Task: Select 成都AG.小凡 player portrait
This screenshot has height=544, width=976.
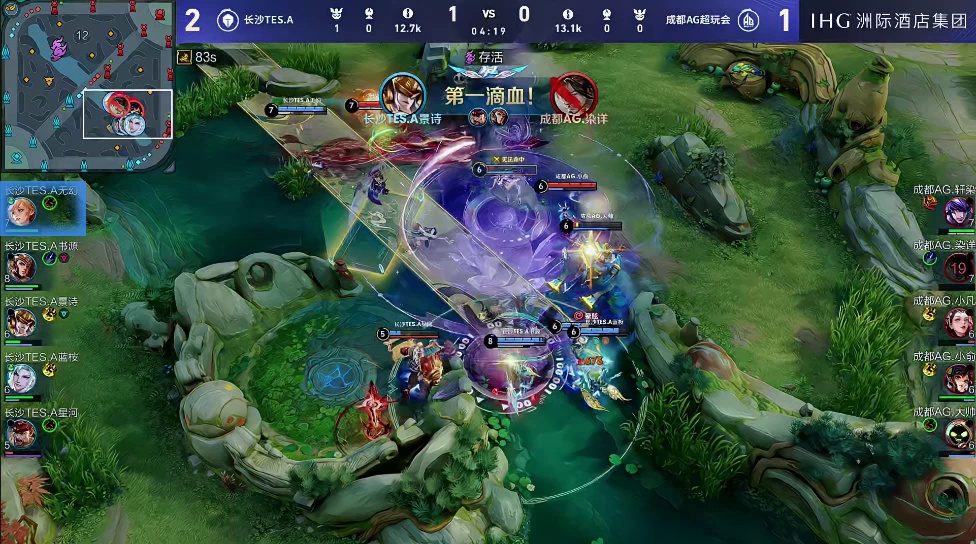Action: [959, 322]
